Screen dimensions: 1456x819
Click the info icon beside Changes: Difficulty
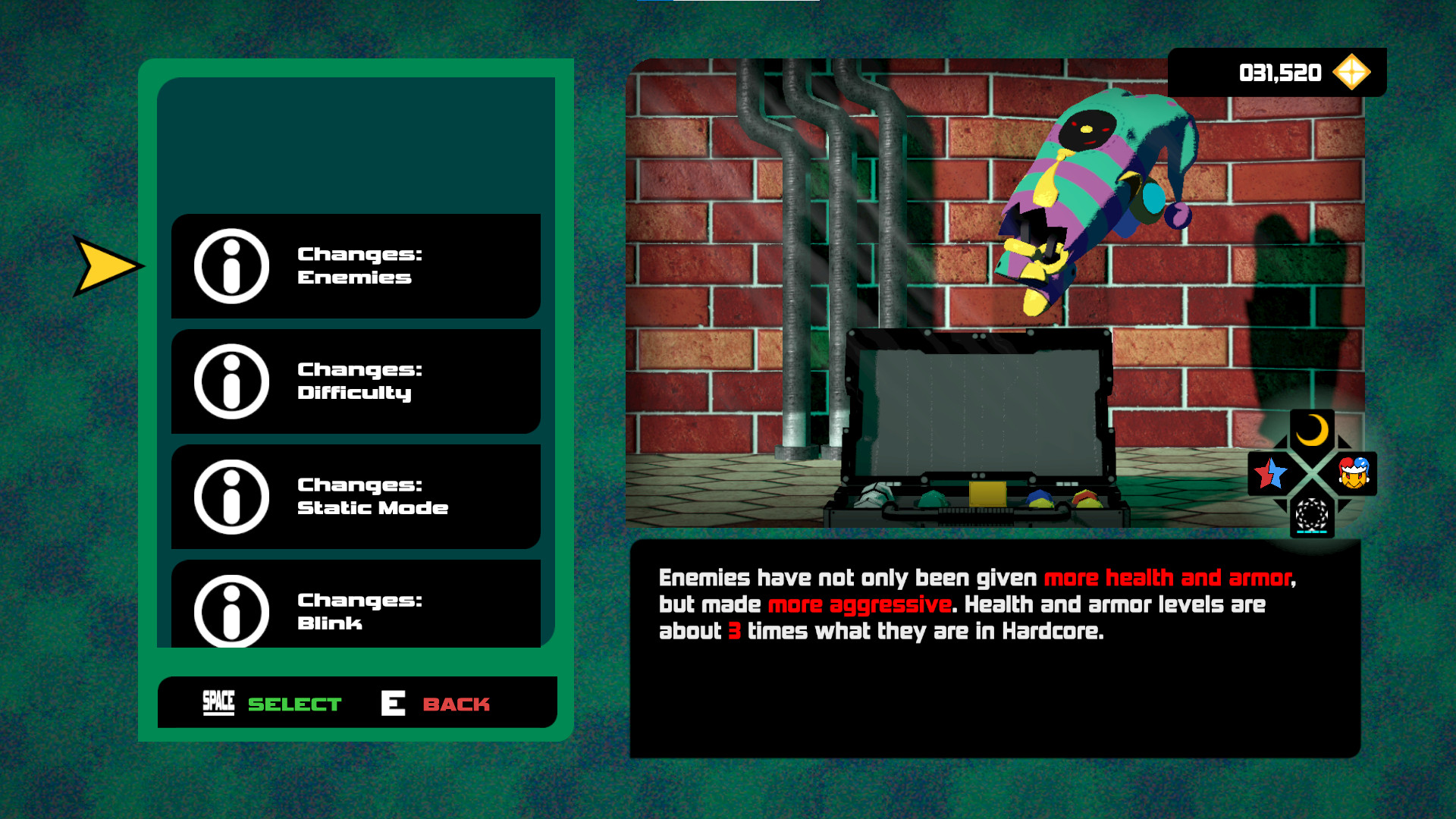click(x=232, y=381)
